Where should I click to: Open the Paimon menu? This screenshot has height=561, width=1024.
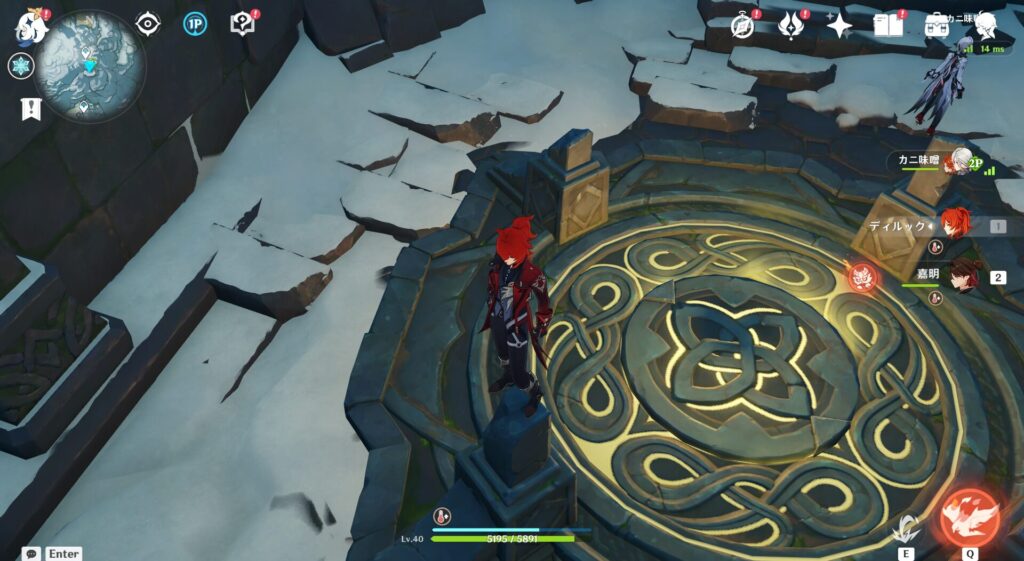(x=30, y=25)
